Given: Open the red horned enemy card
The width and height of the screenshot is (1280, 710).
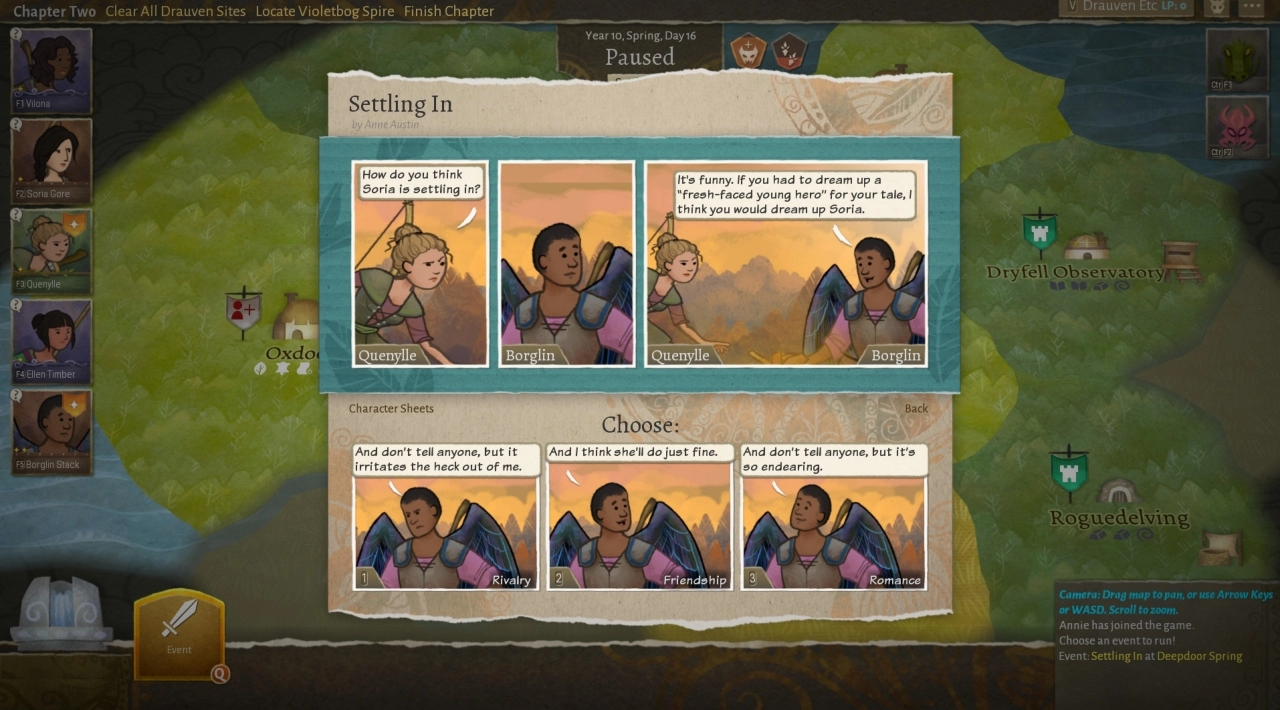Looking at the screenshot, I should (x=1236, y=126).
